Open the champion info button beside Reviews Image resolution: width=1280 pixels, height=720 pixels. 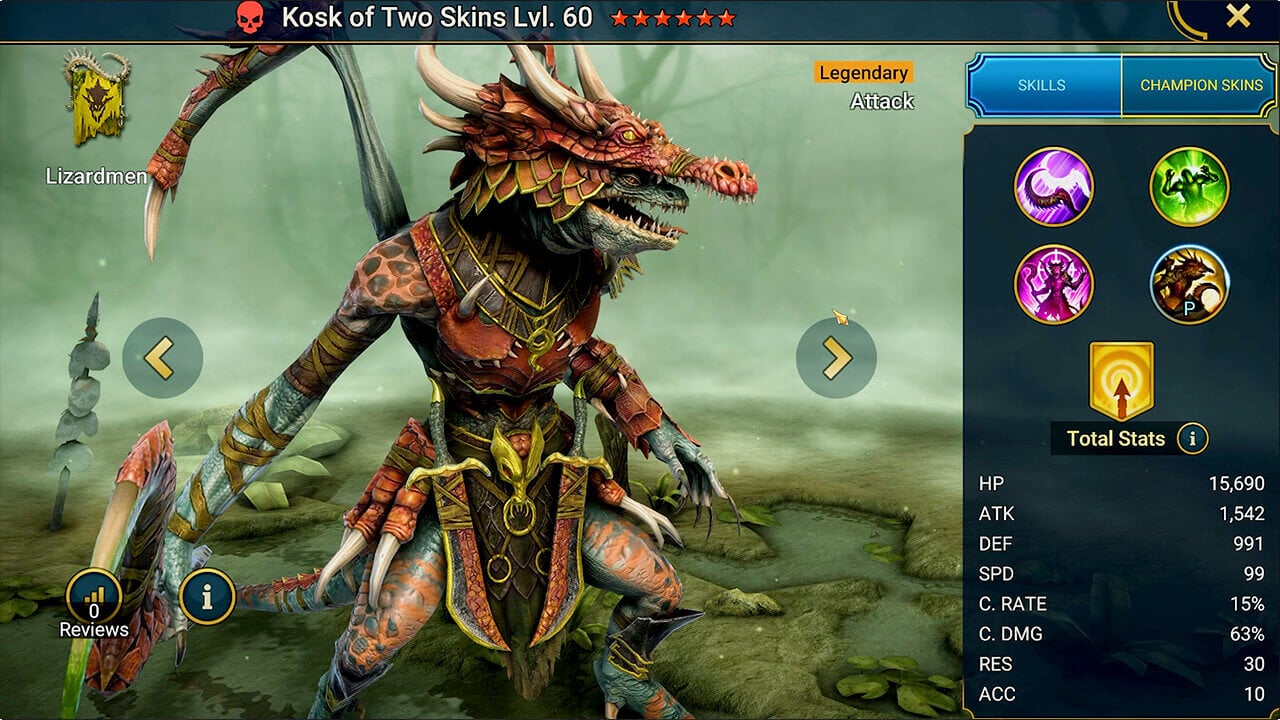point(207,597)
